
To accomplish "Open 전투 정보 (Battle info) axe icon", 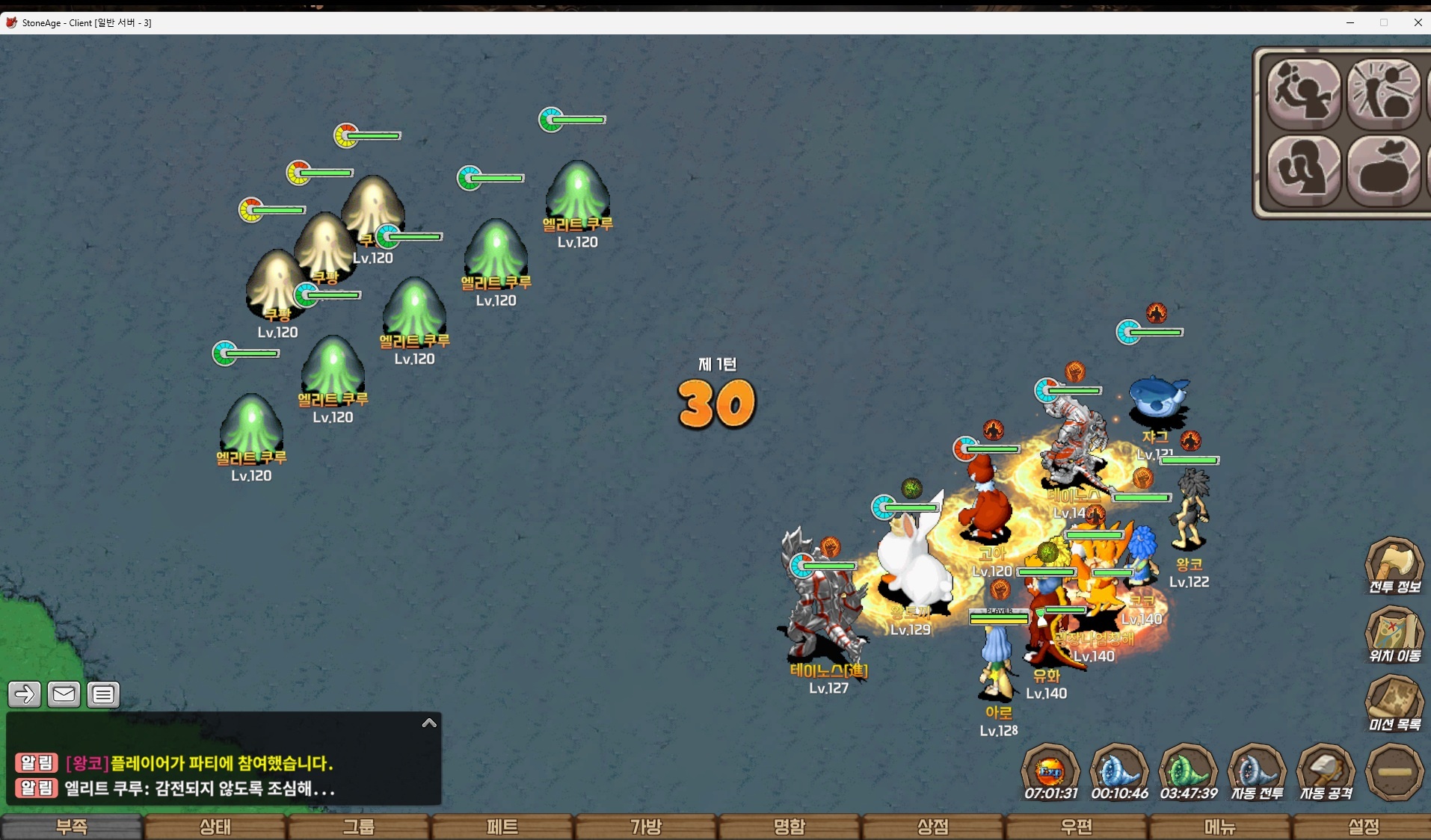I will click(x=1394, y=564).
